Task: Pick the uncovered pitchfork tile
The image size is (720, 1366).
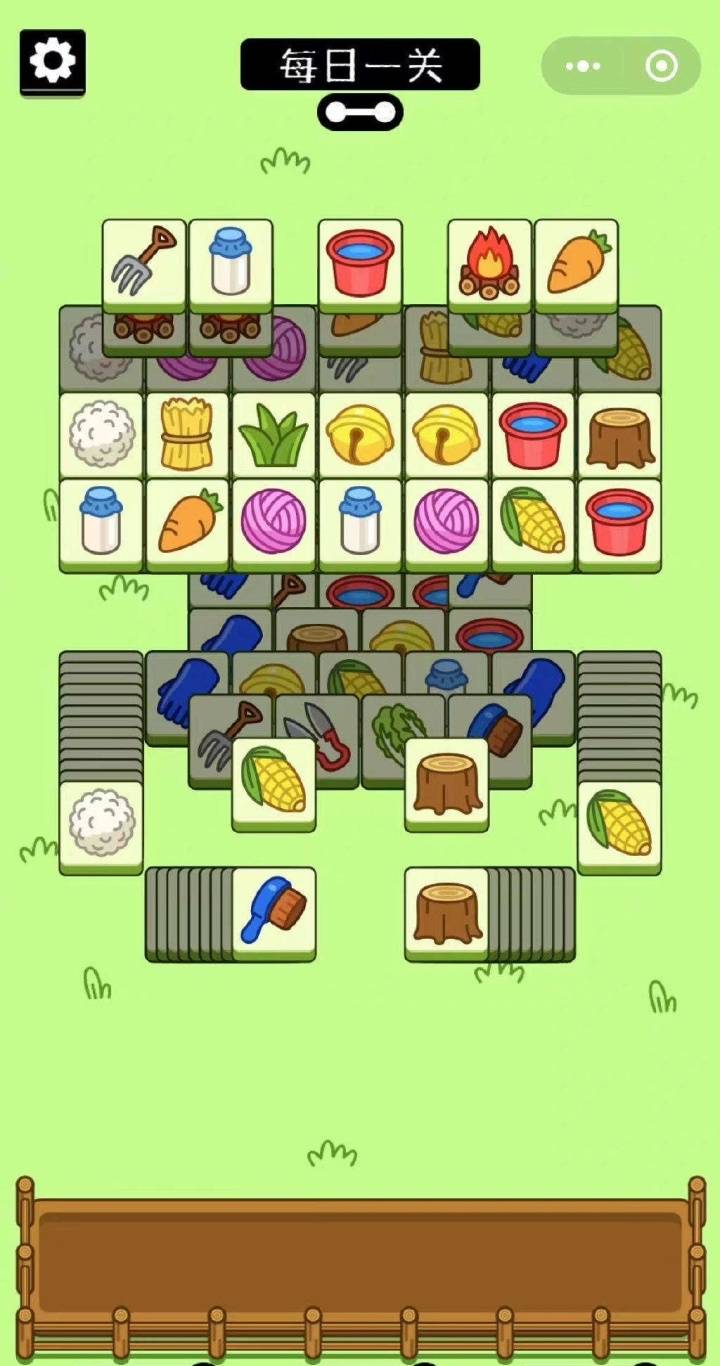Action: (x=144, y=263)
